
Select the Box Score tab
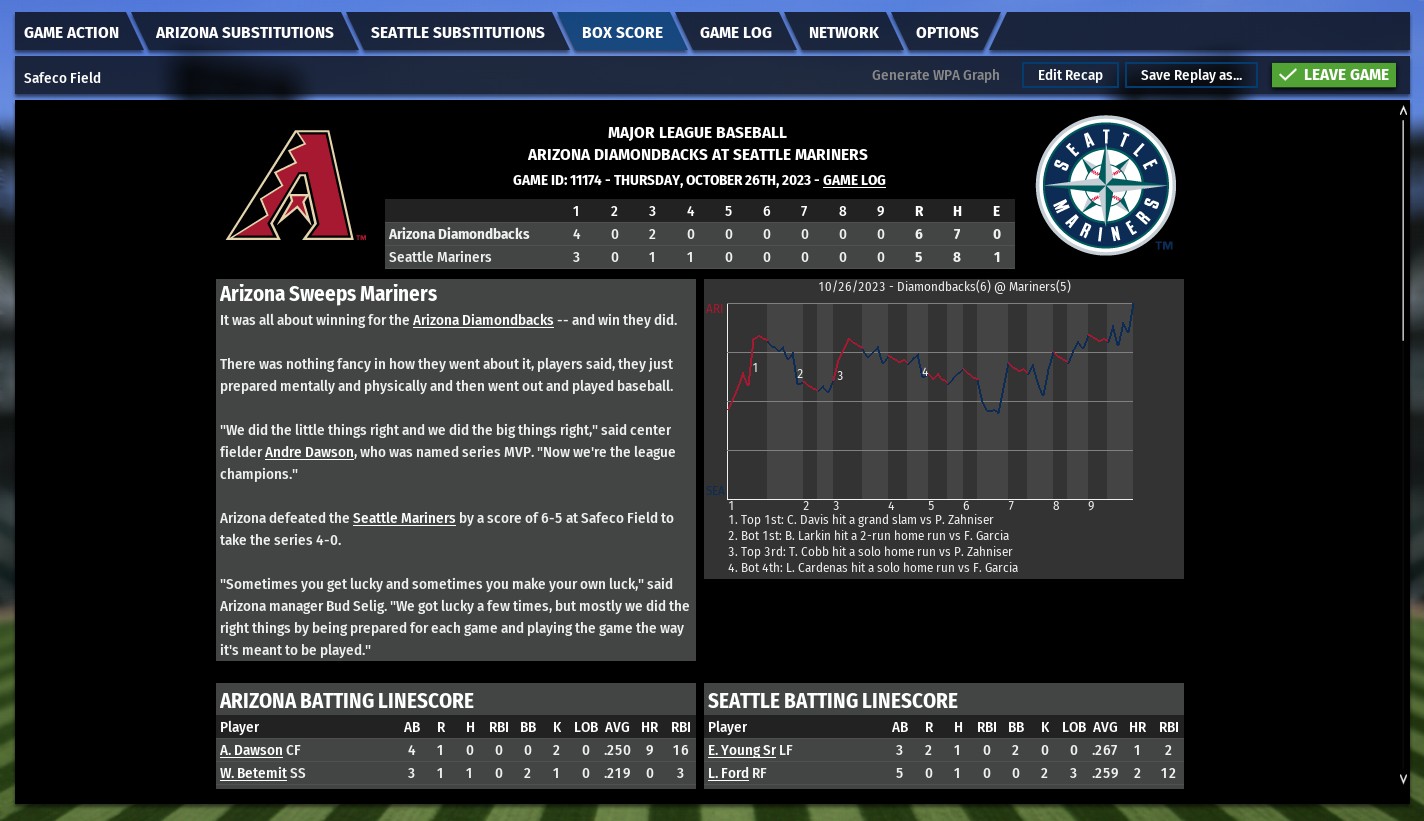622,32
